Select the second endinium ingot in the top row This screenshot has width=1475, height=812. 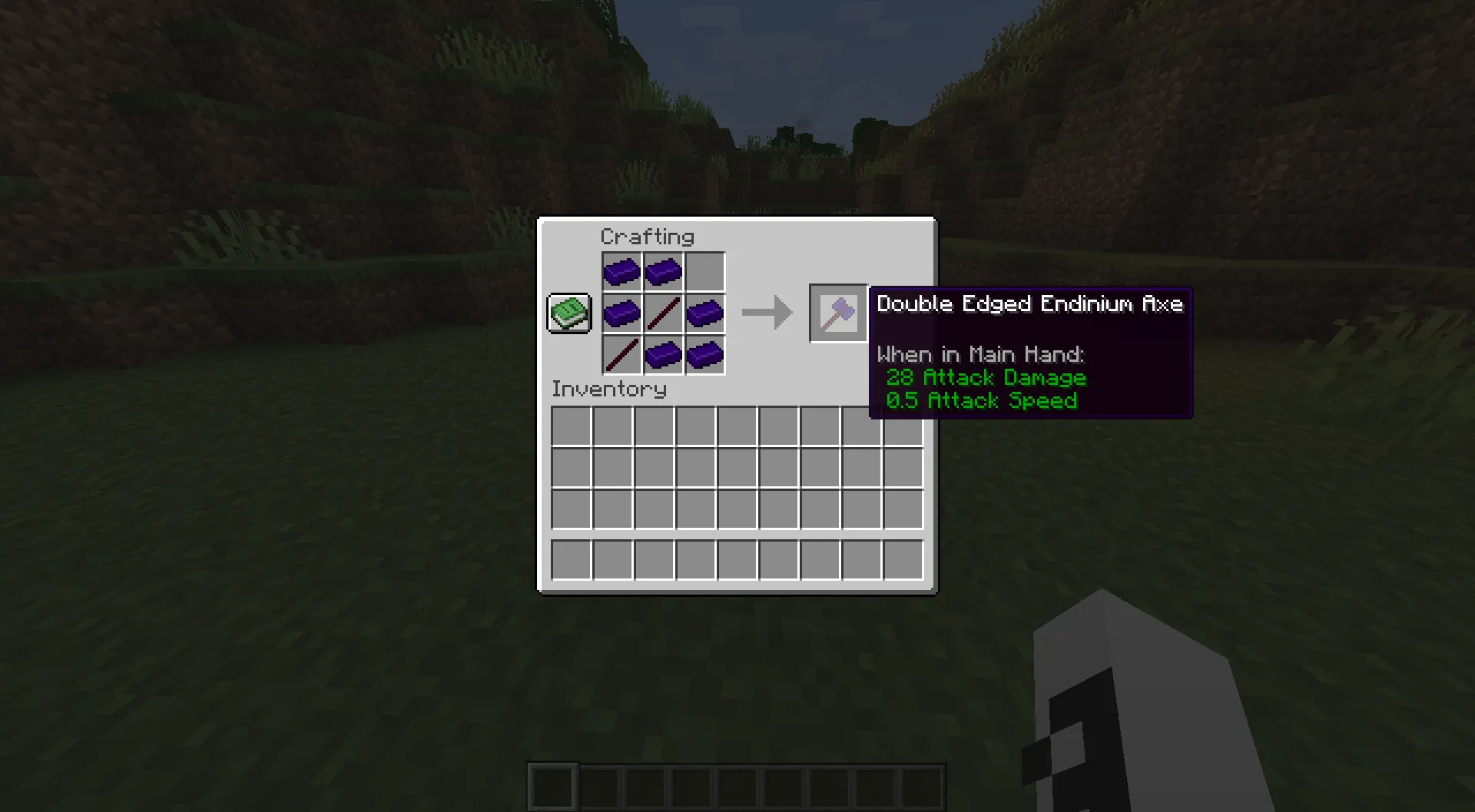pos(663,271)
